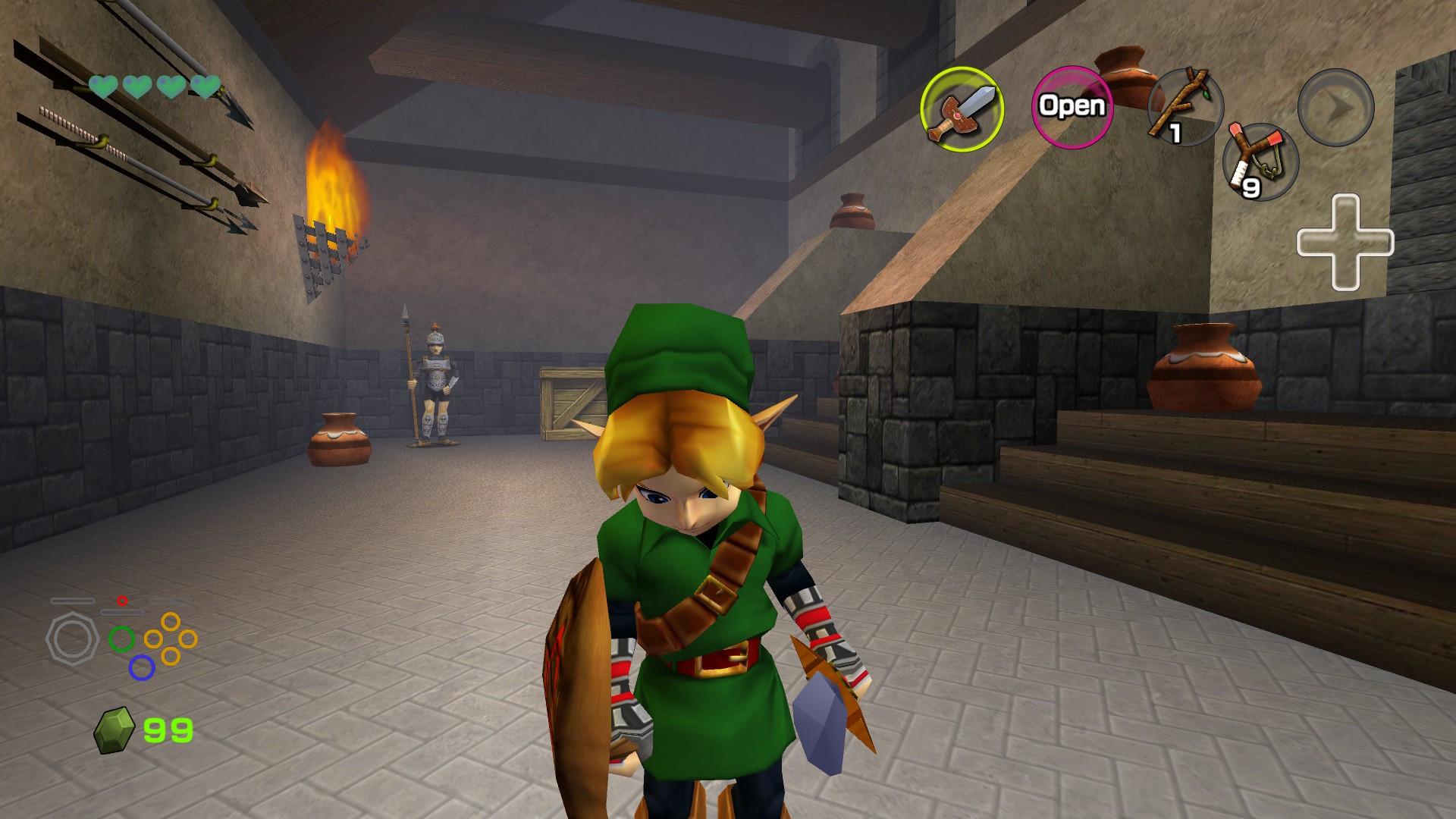Tap the leftmost green heart icon
Viewport: 1456px width, 819px height.
click(x=102, y=86)
